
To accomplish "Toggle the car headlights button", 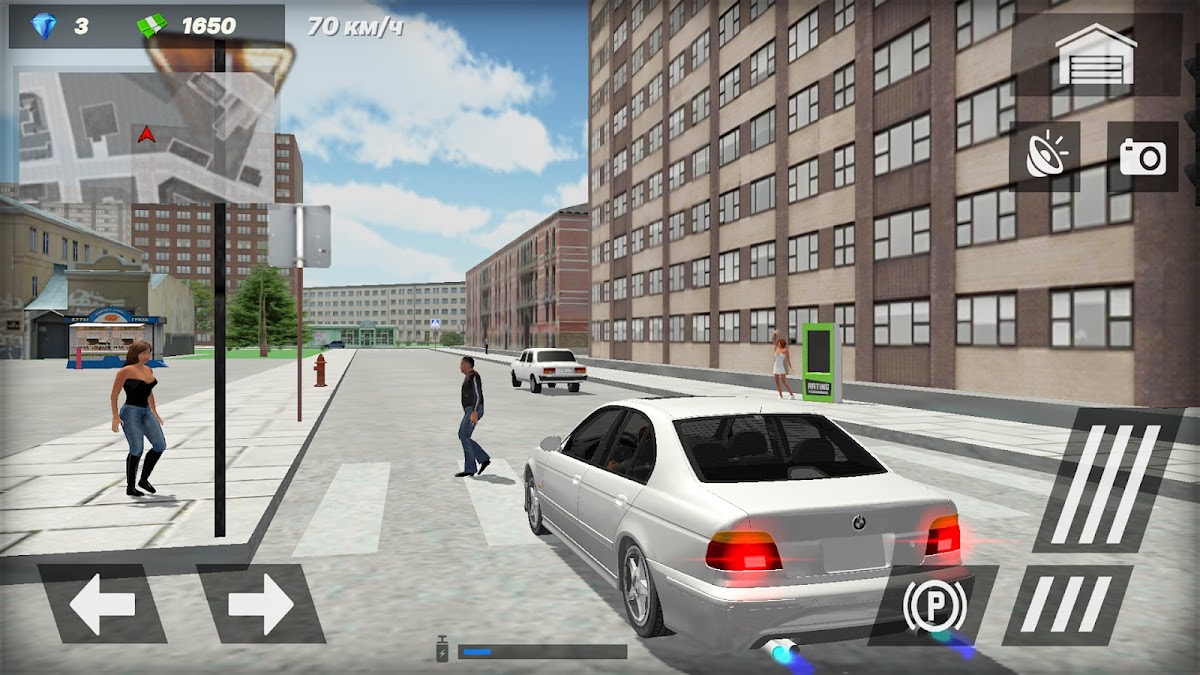I will pyautogui.click(x=1044, y=156).
